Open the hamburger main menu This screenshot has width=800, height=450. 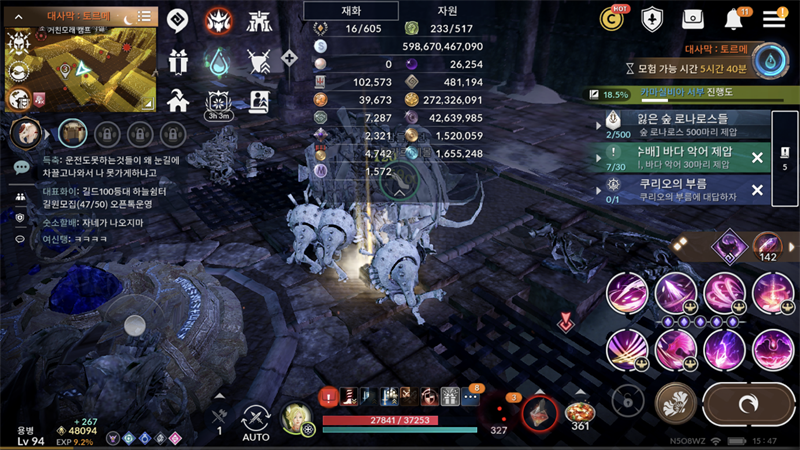coord(774,19)
